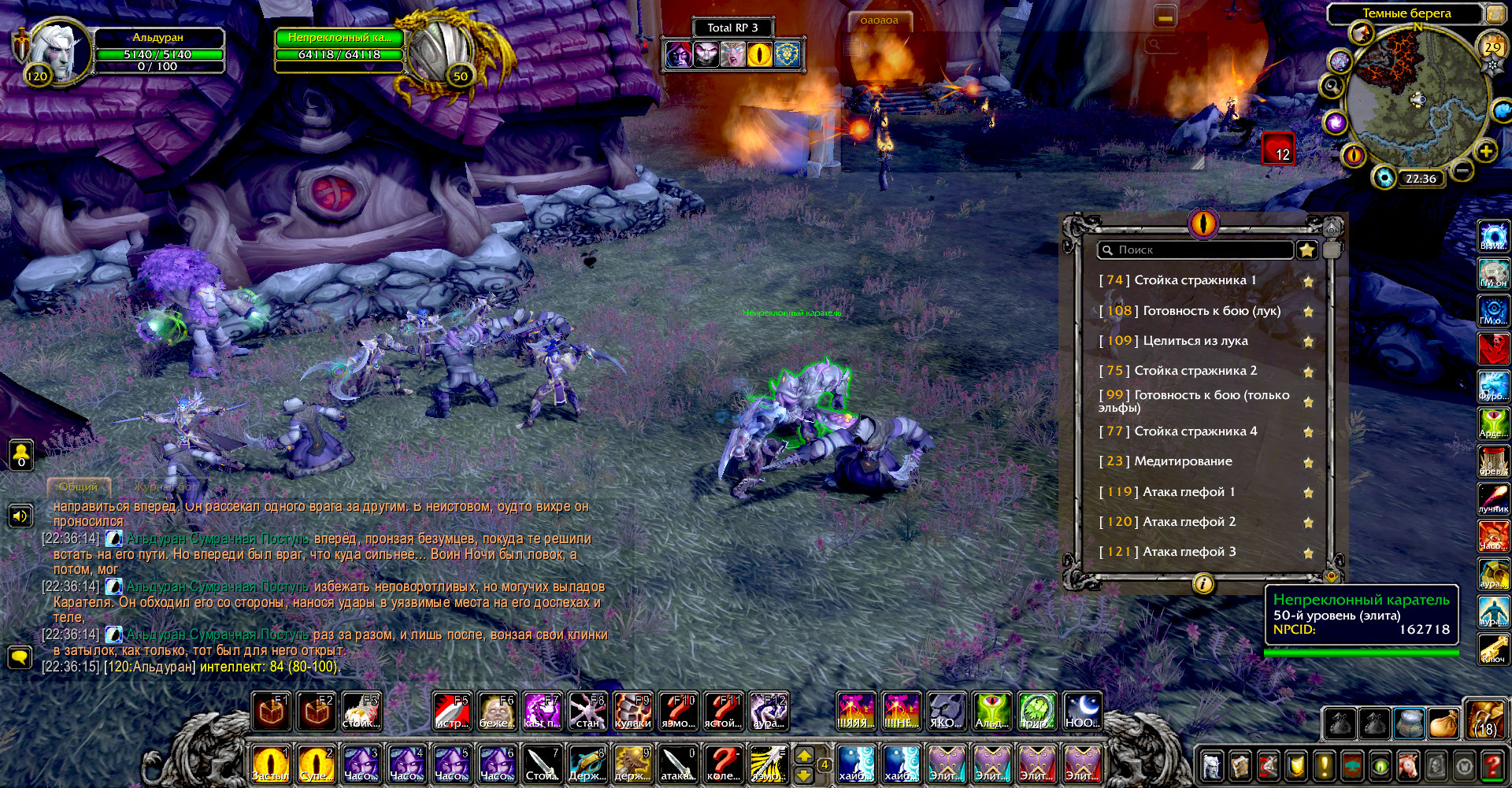This screenshot has height=788, width=1512.
Task: Select Альдуран's player portrait
Action: coord(57,52)
